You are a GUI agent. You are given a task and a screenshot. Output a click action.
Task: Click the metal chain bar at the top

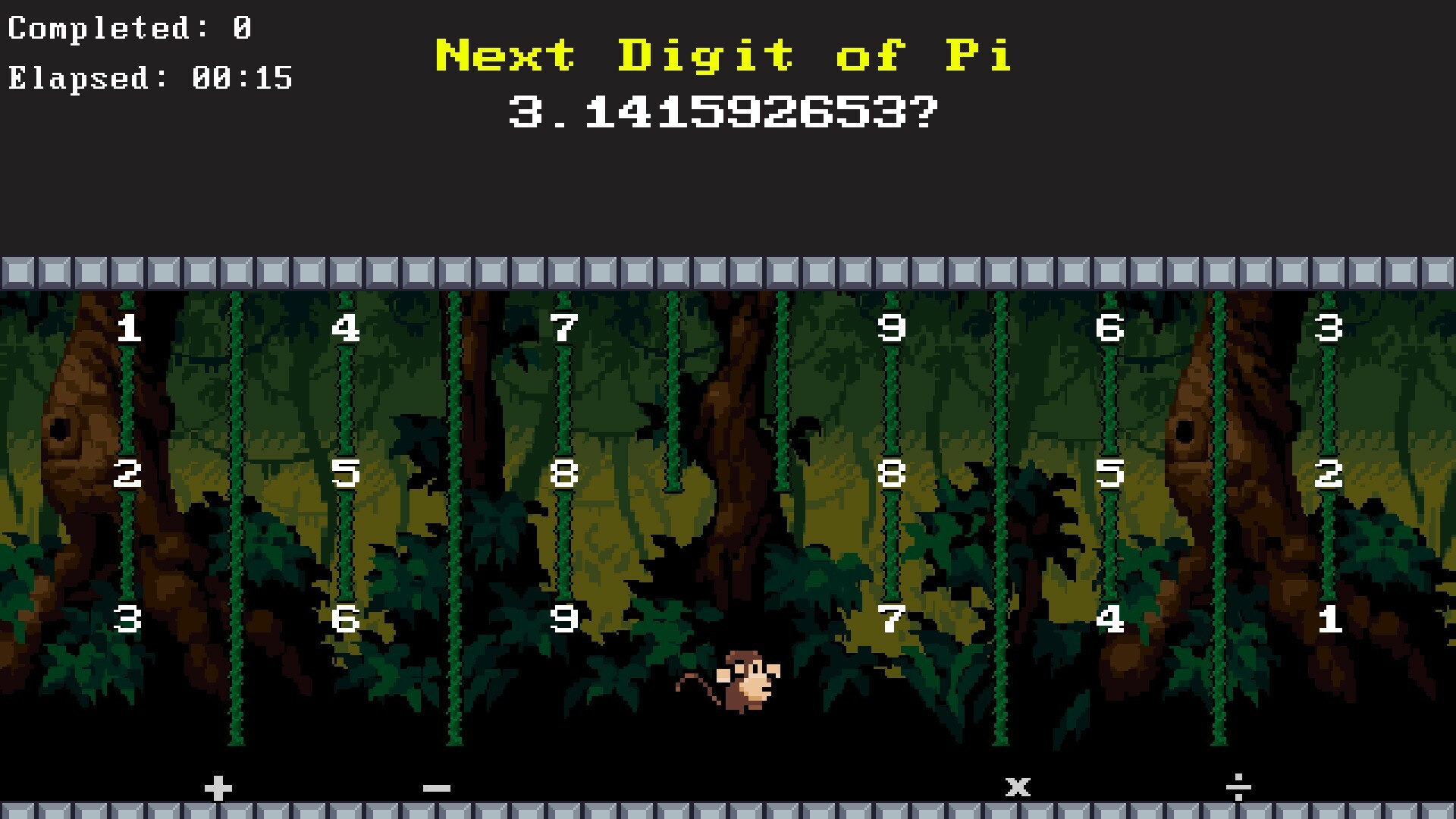point(728,271)
